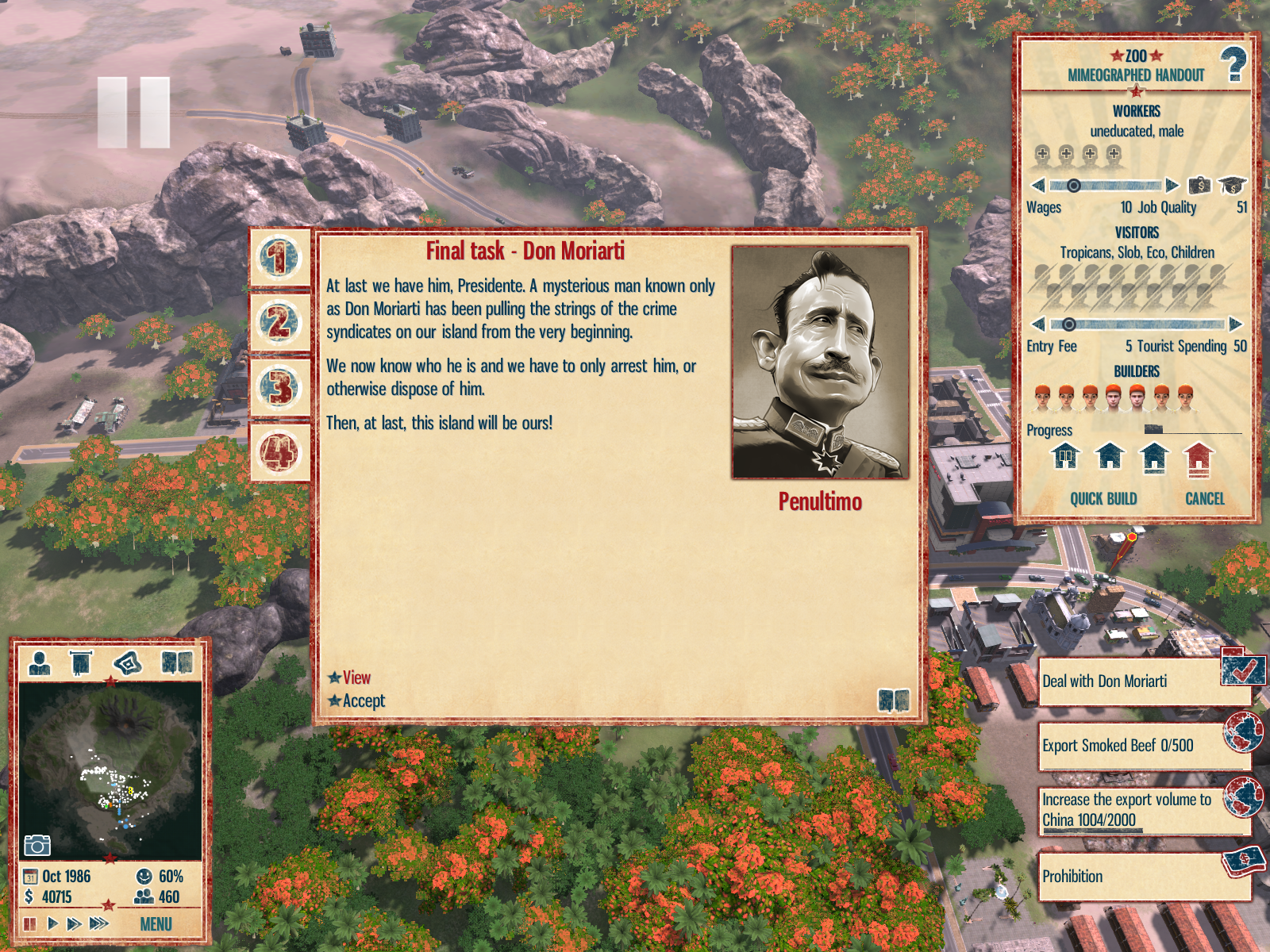The width and height of the screenshot is (1270, 952).
Task: Open task tab number 3
Action: pos(279,388)
